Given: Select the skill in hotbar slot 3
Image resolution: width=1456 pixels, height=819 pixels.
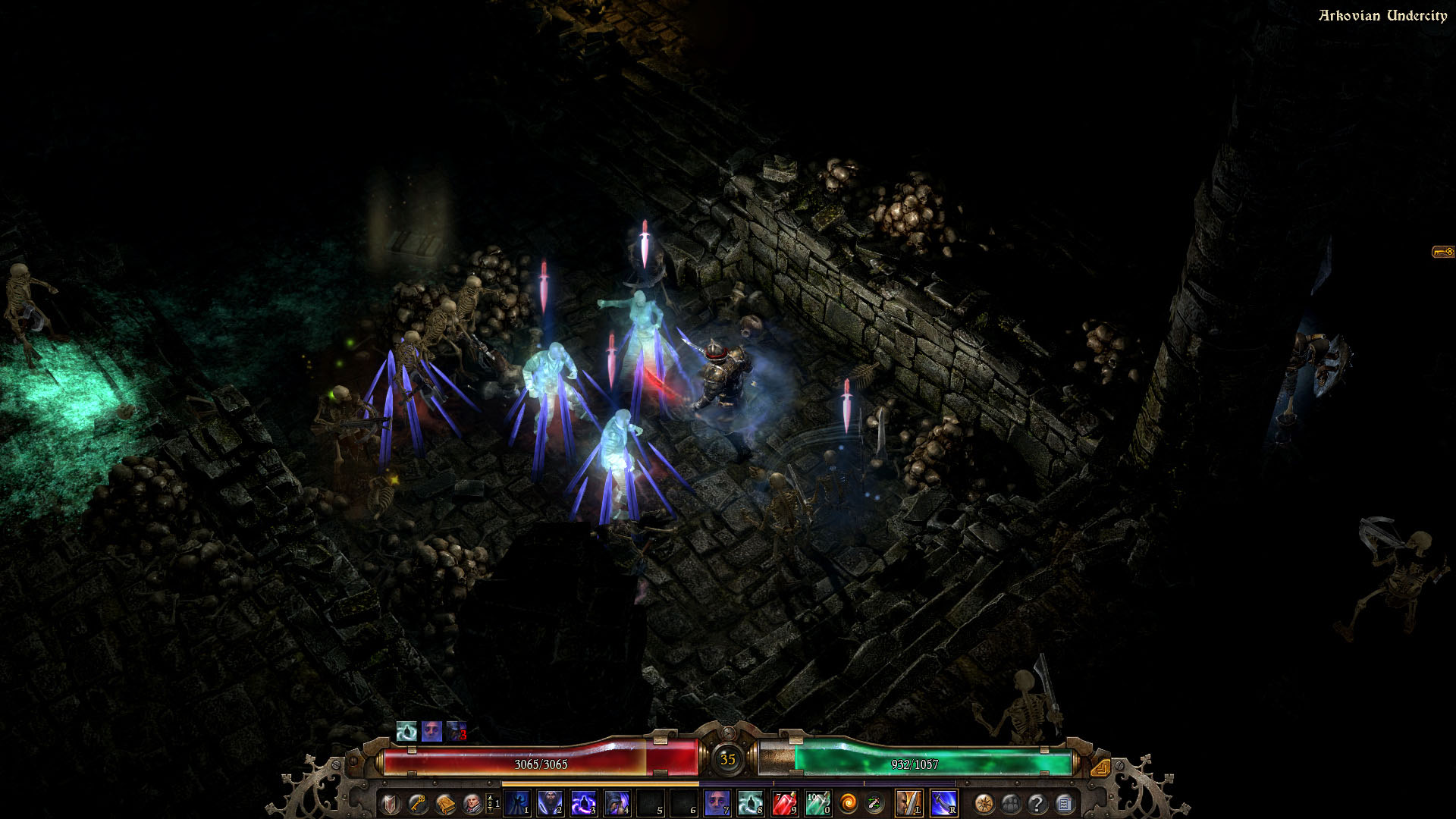Looking at the screenshot, I should tap(582, 802).
